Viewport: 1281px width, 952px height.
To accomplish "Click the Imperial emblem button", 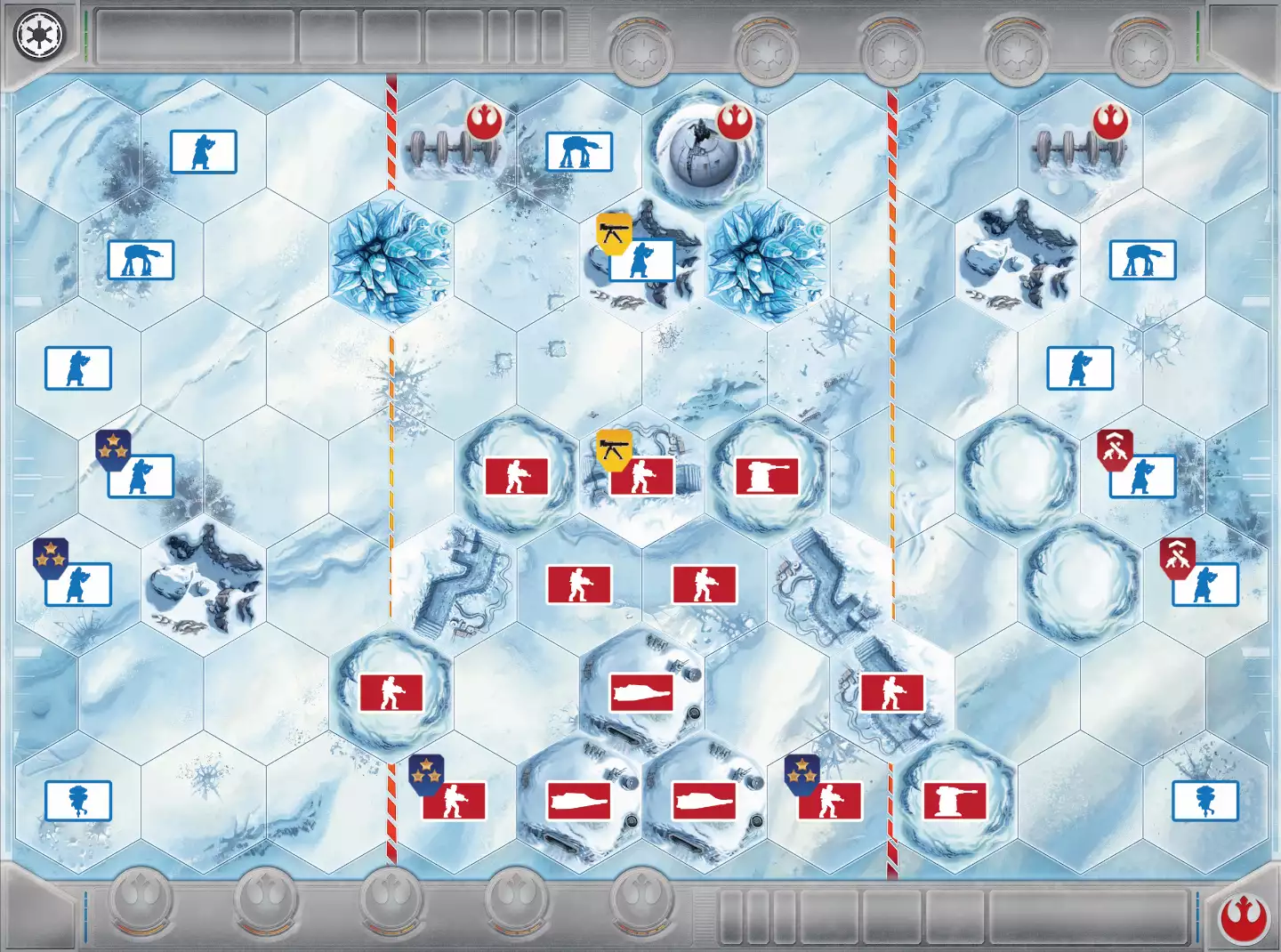I will 38,36.
